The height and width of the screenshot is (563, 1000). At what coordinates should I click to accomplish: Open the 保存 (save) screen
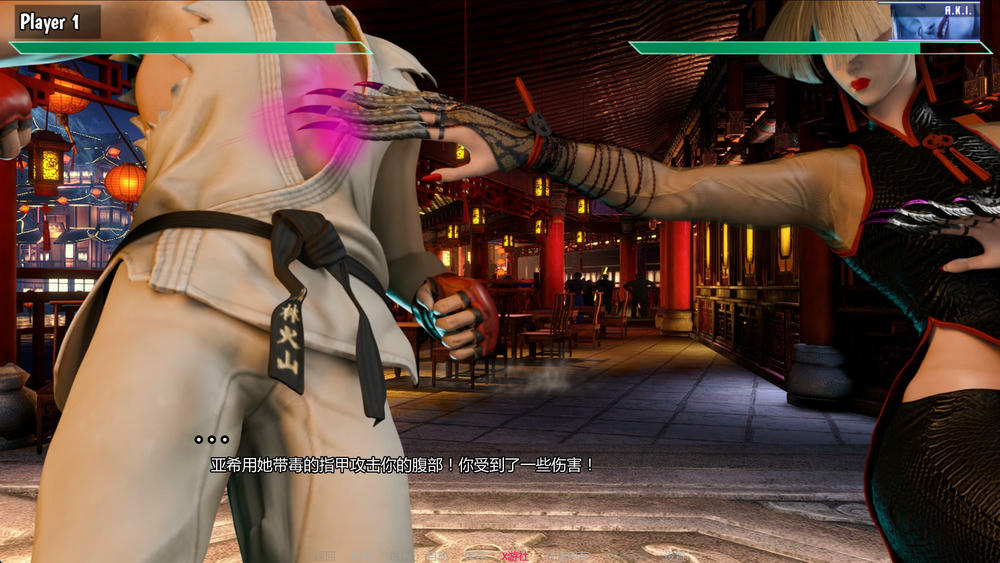pyautogui.click(x=473, y=556)
